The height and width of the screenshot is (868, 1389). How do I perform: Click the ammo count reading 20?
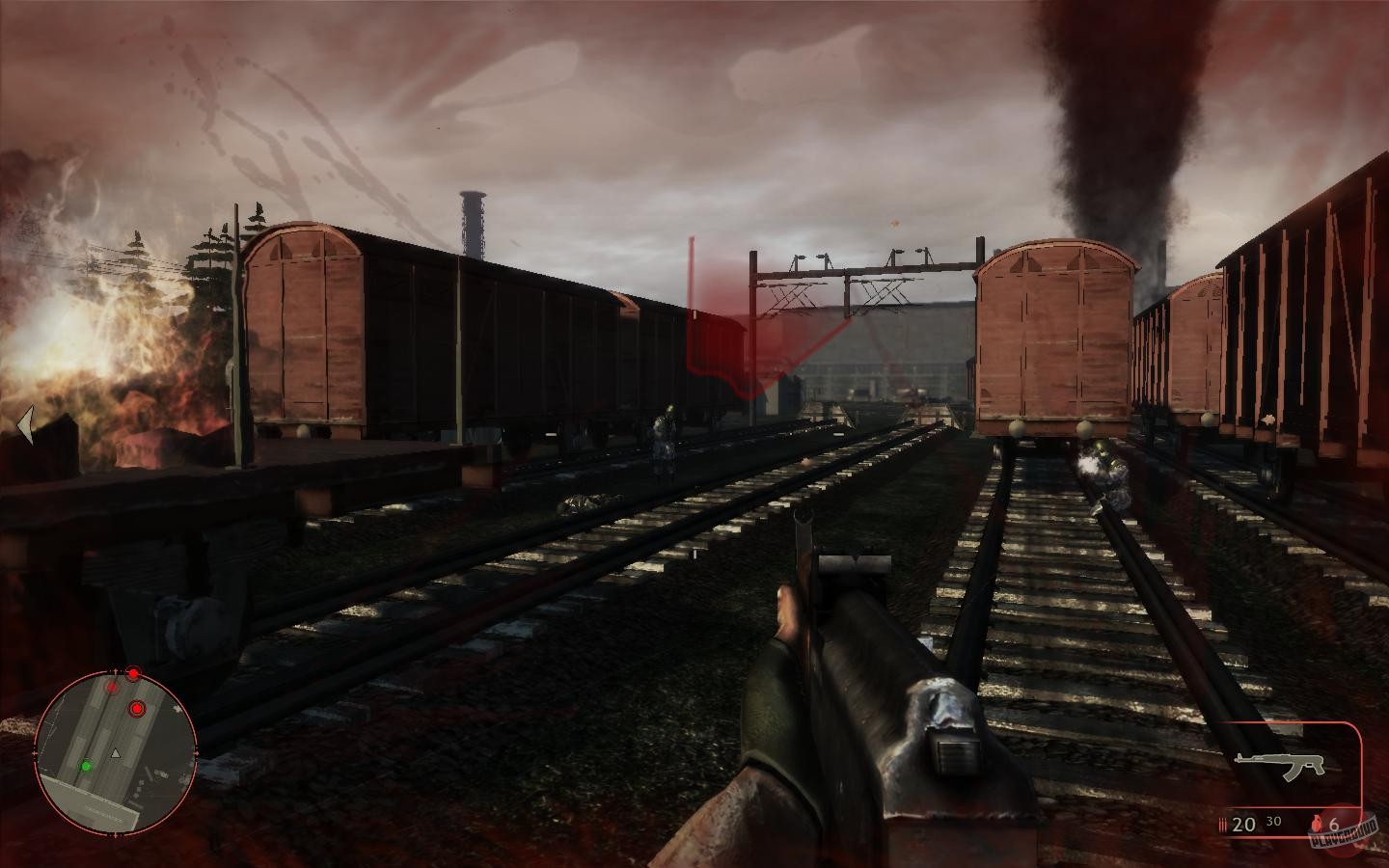1244,824
